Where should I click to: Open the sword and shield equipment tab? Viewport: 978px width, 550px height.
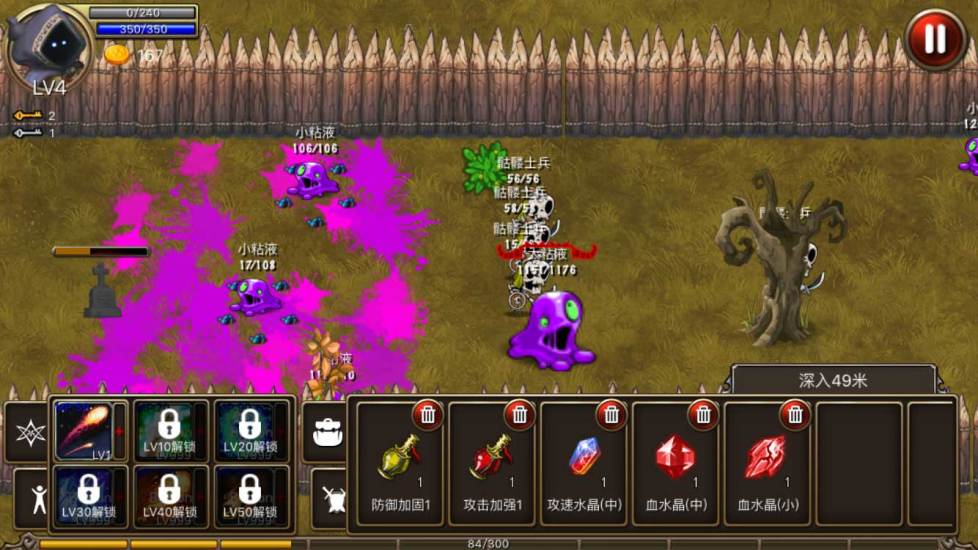click(x=330, y=497)
